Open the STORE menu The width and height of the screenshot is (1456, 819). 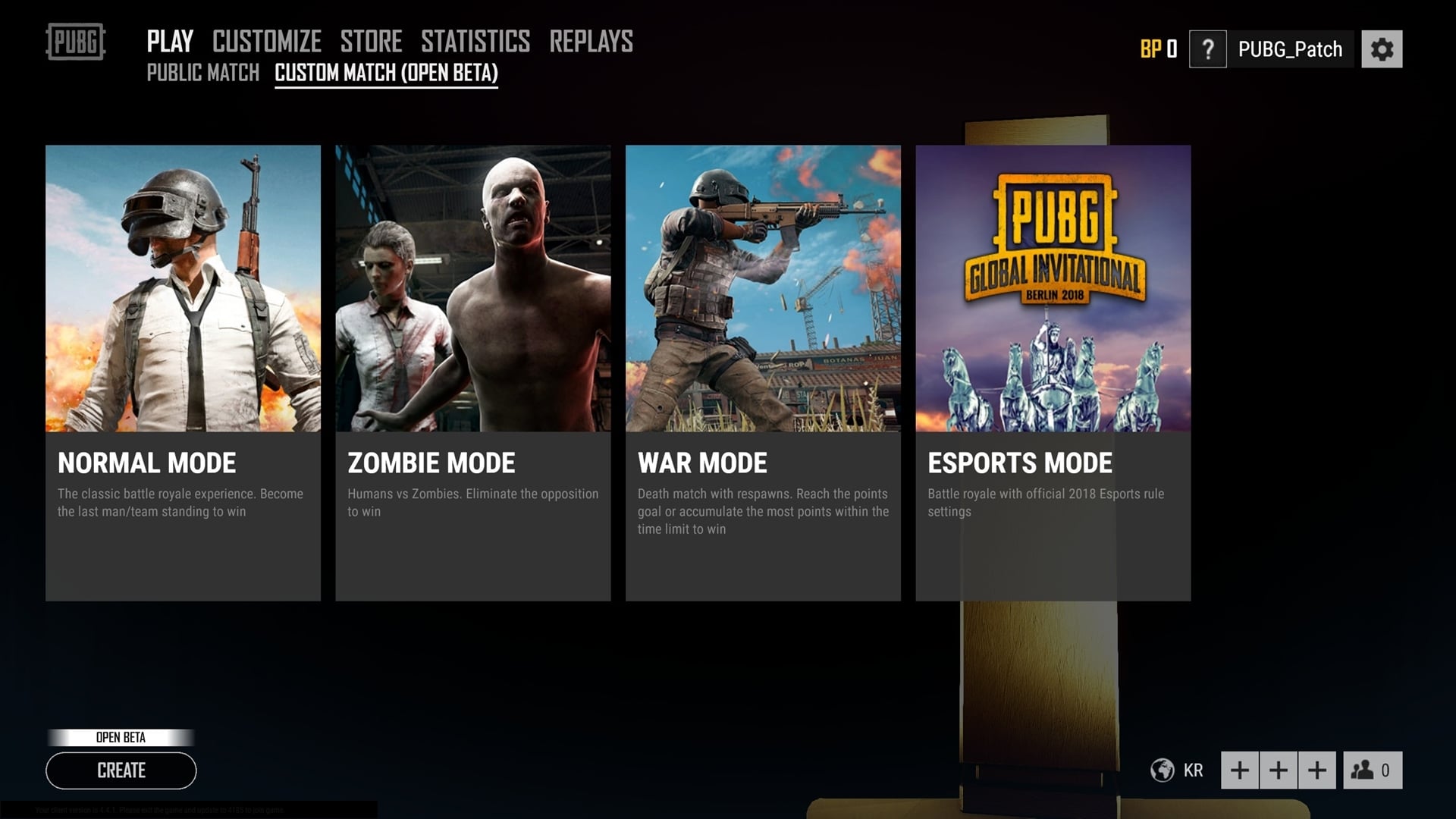371,41
